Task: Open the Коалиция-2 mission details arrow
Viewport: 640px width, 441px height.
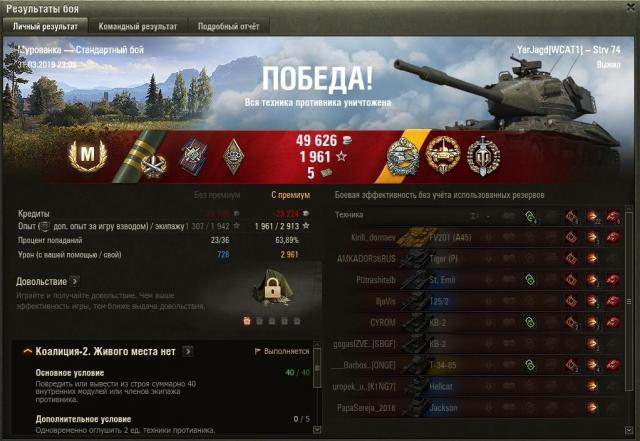Action: pyautogui.click(x=187, y=352)
